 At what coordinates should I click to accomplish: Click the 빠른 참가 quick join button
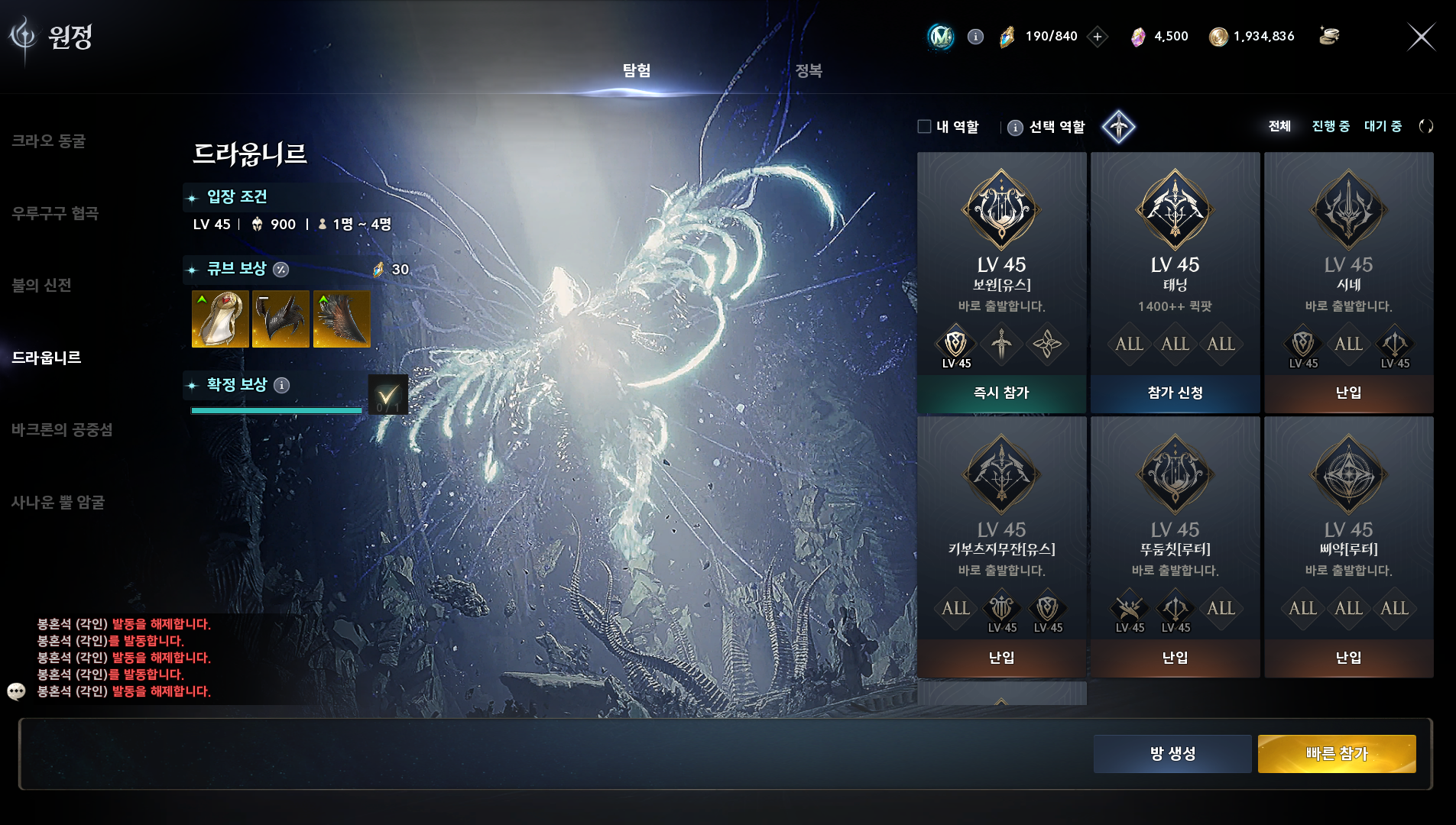tap(1336, 754)
